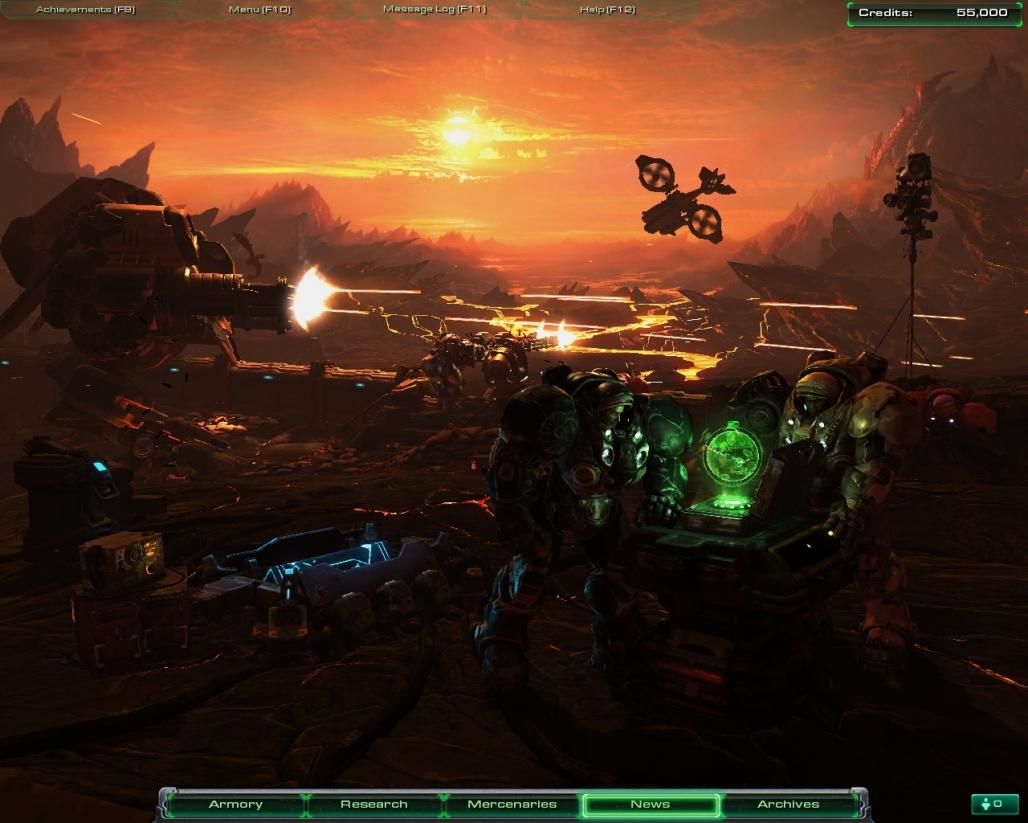
Task: Open the Archives tab
Action: (788, 804)
